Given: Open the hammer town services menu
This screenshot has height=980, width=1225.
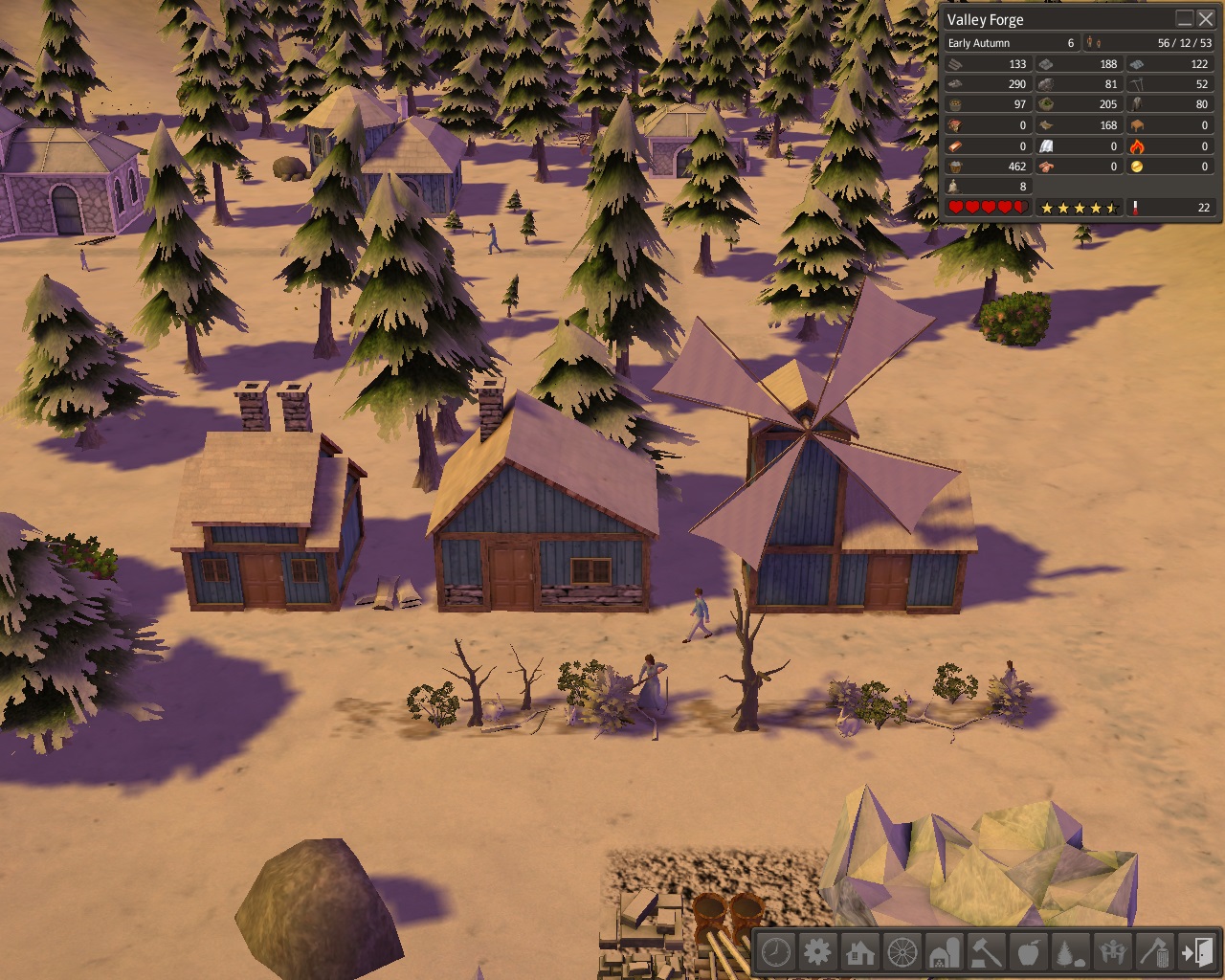Looking at the screenshot, I should tap(987, 952).
